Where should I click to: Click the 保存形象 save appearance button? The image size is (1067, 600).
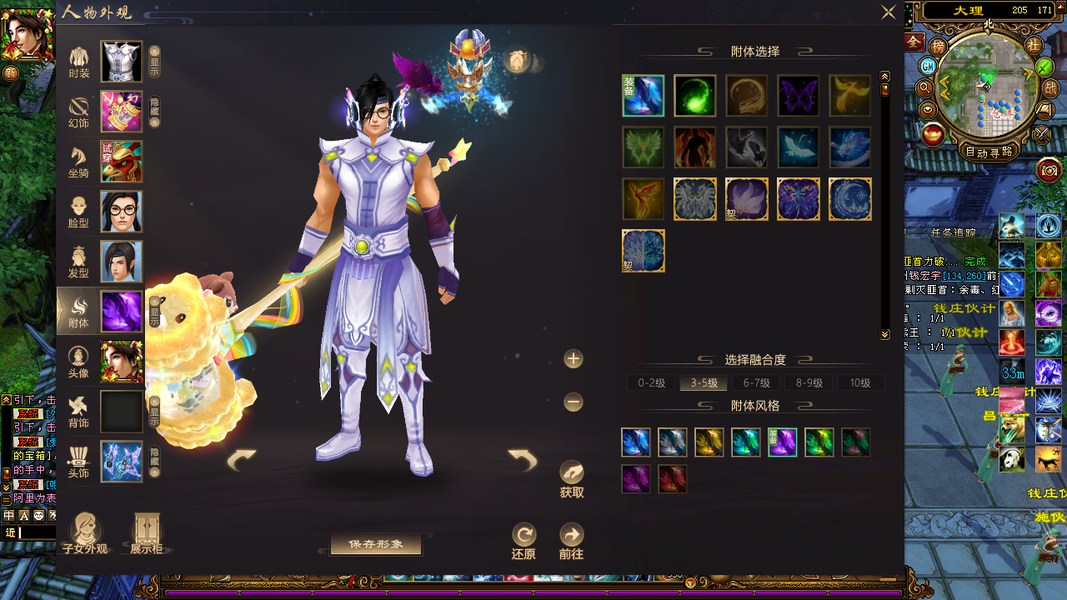376,544
